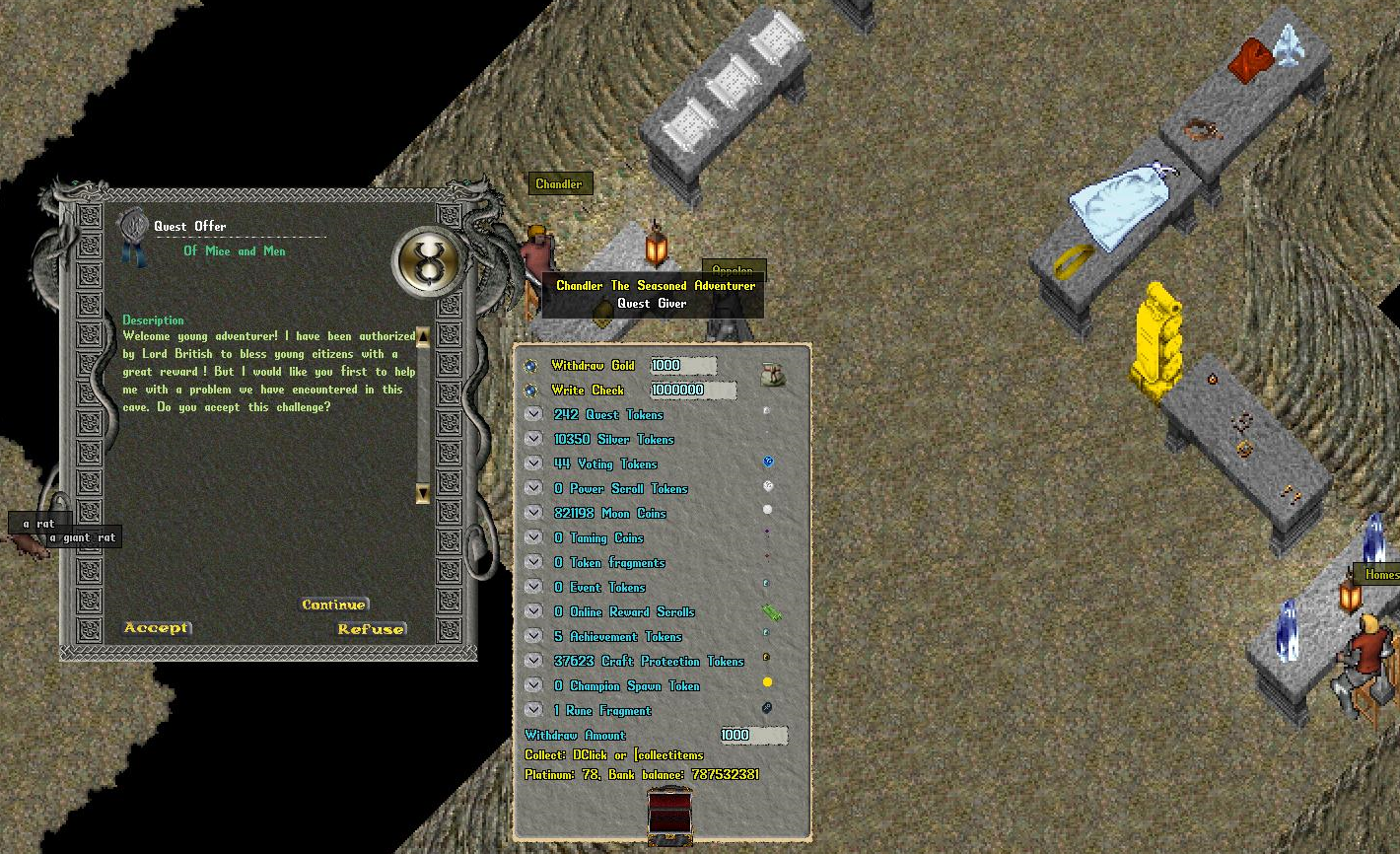Withdraw Achievement Tokens using its arrow button
The height and width of the screenshot is (854, 1400).
533,636
